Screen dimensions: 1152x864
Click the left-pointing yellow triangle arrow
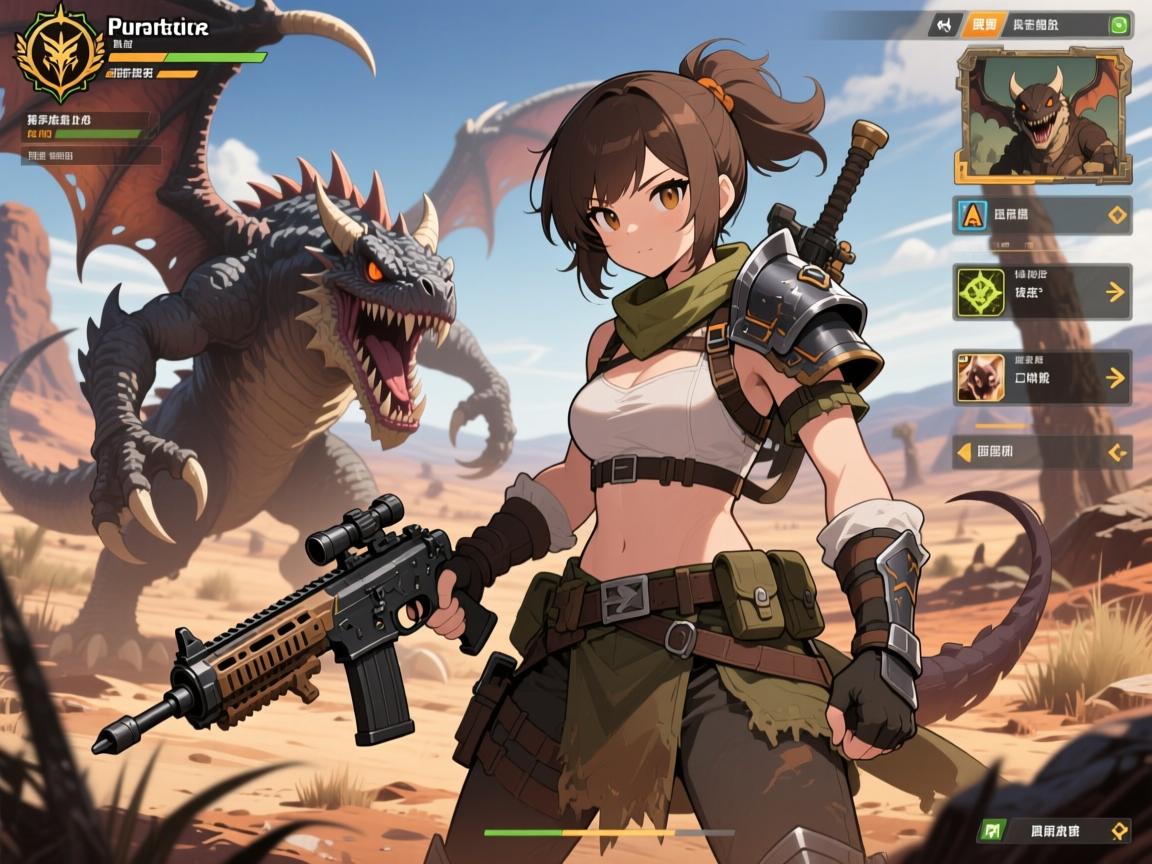tap(964, 452)
